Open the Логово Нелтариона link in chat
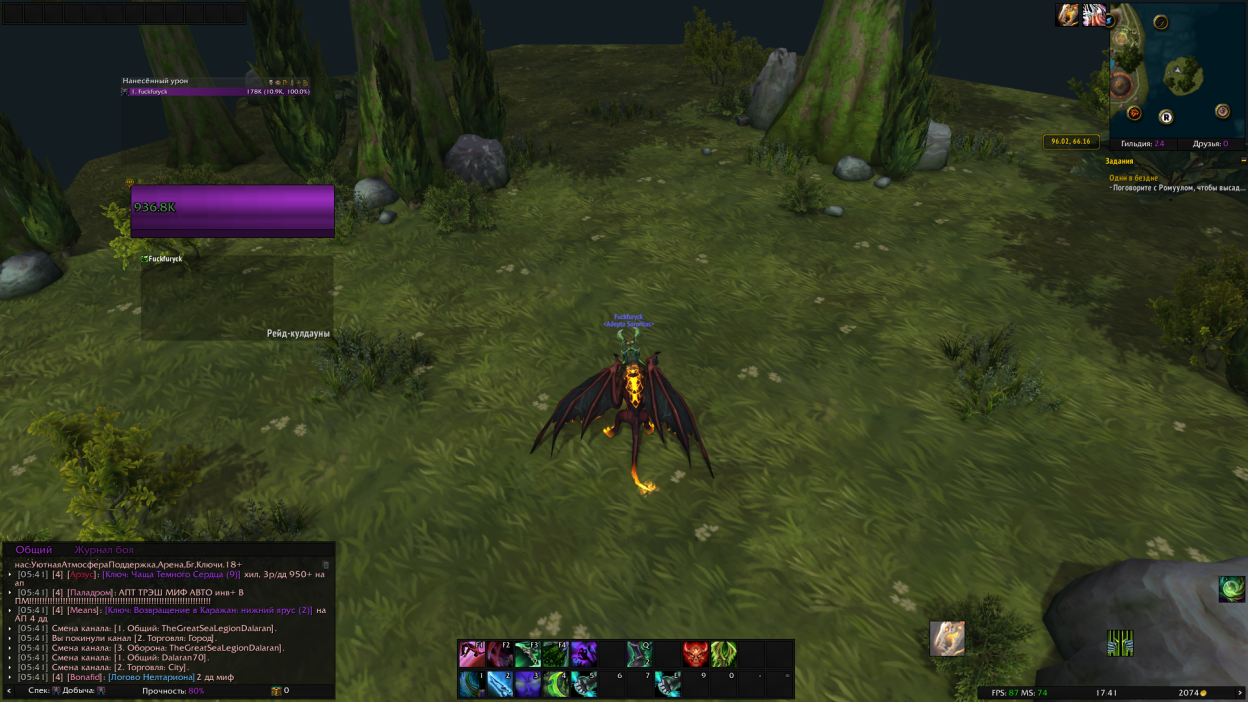This screenshot has width=1248, height=702. point(151,677)
